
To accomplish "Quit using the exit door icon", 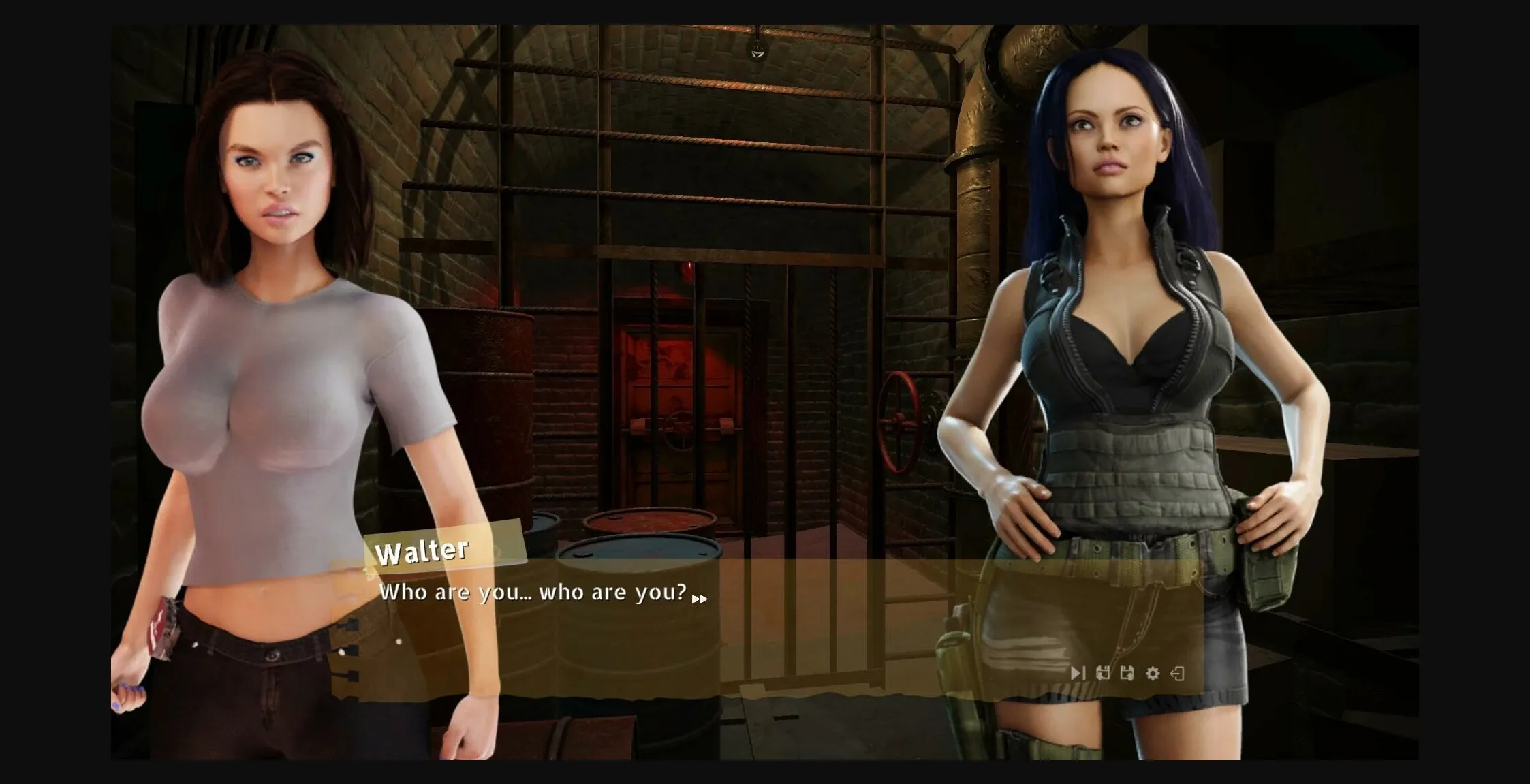I will (1179, 672).
